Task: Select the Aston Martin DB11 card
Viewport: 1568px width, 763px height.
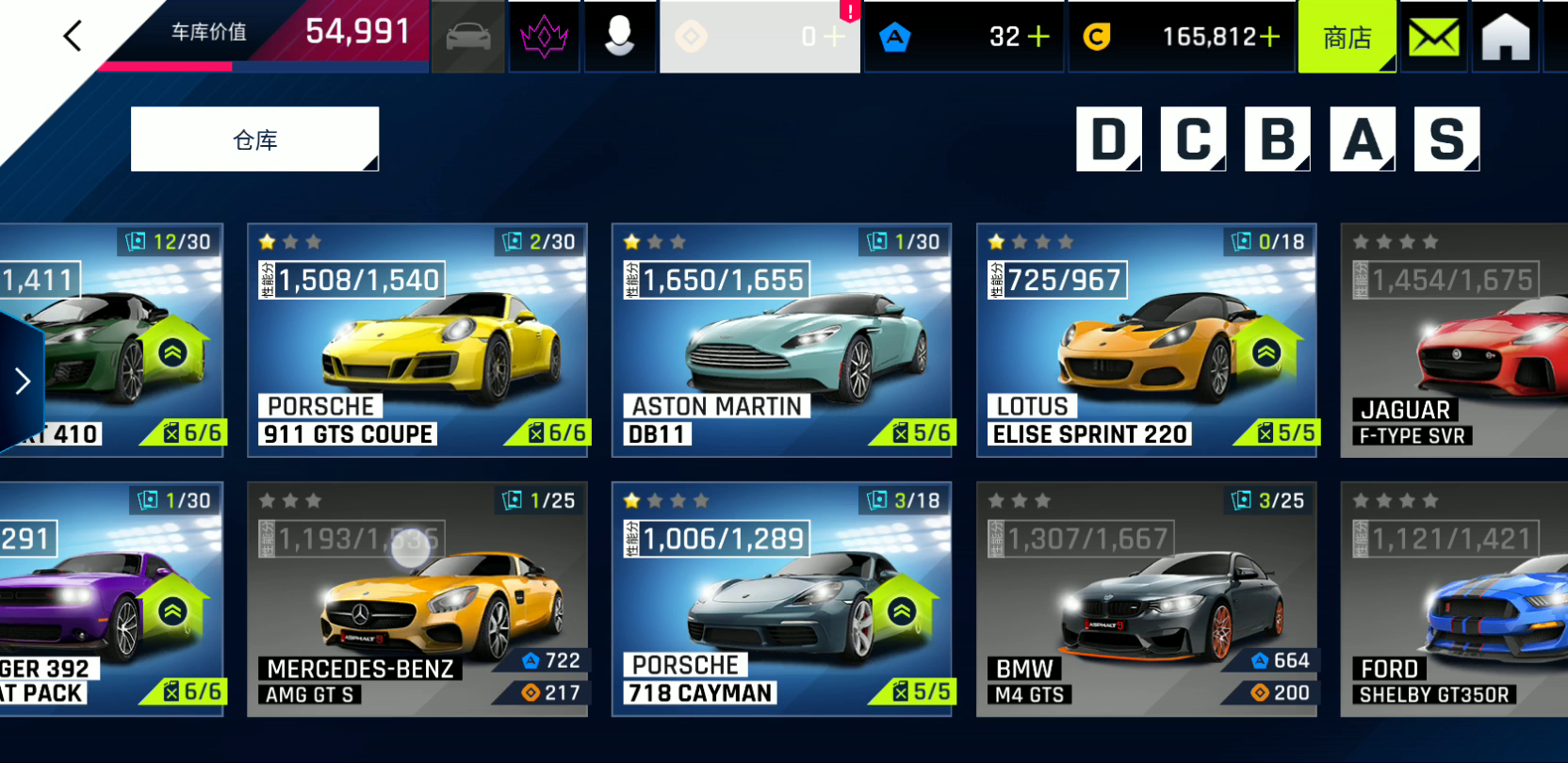Action: click(x=781, y=340)
